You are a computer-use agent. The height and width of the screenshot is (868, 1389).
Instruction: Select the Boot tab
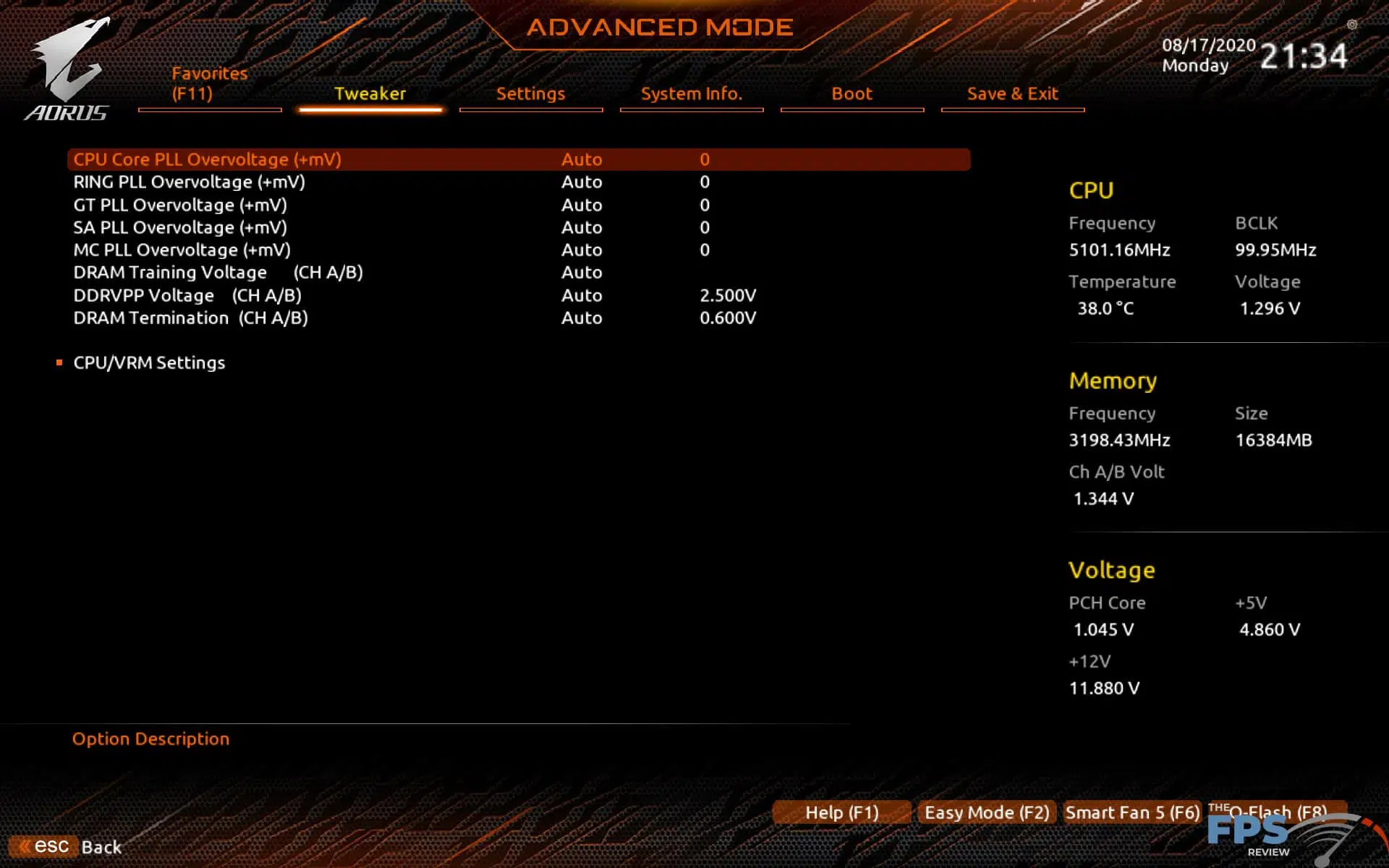852,93
